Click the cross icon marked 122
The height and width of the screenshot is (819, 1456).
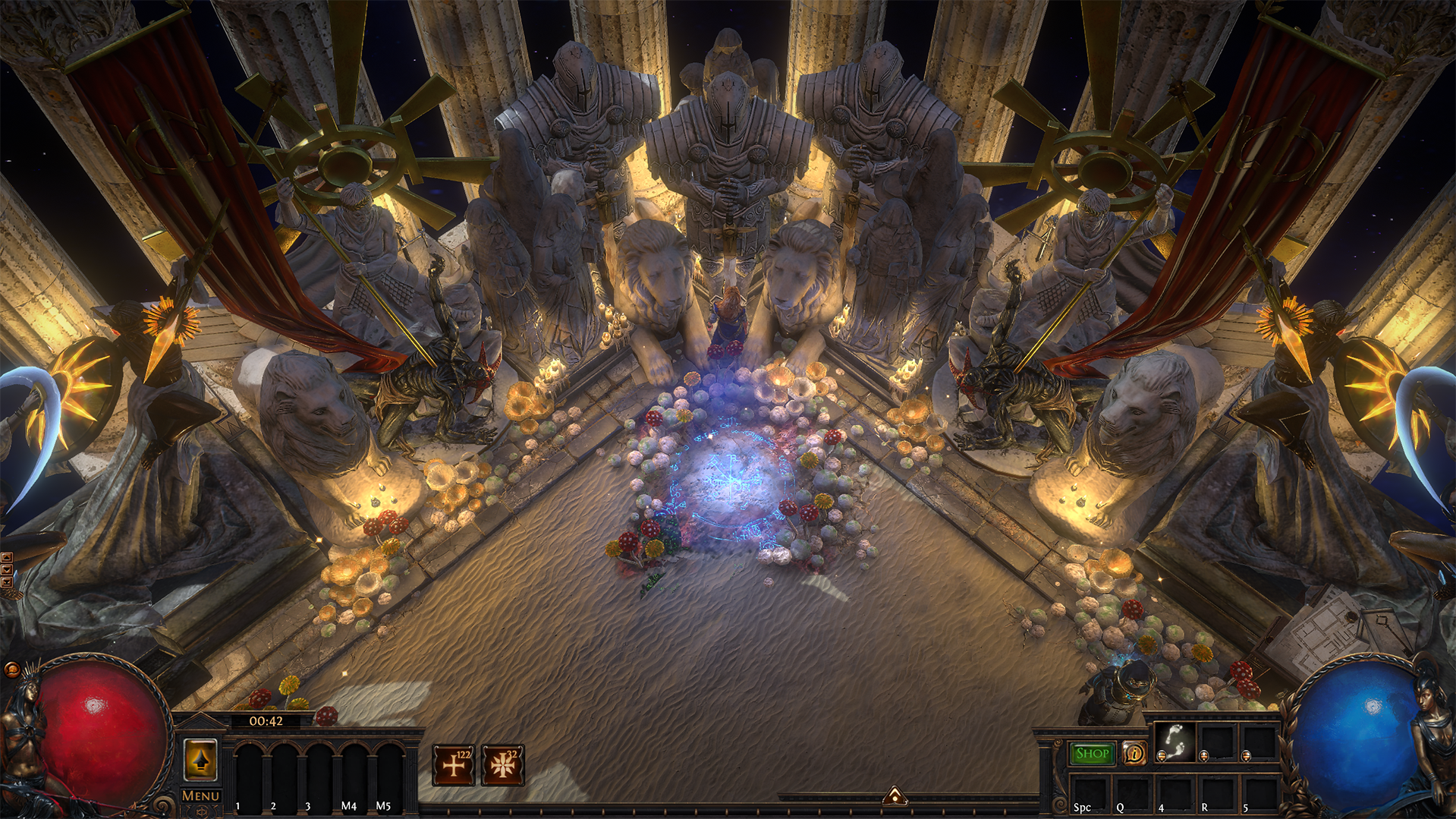click(454, 764)
